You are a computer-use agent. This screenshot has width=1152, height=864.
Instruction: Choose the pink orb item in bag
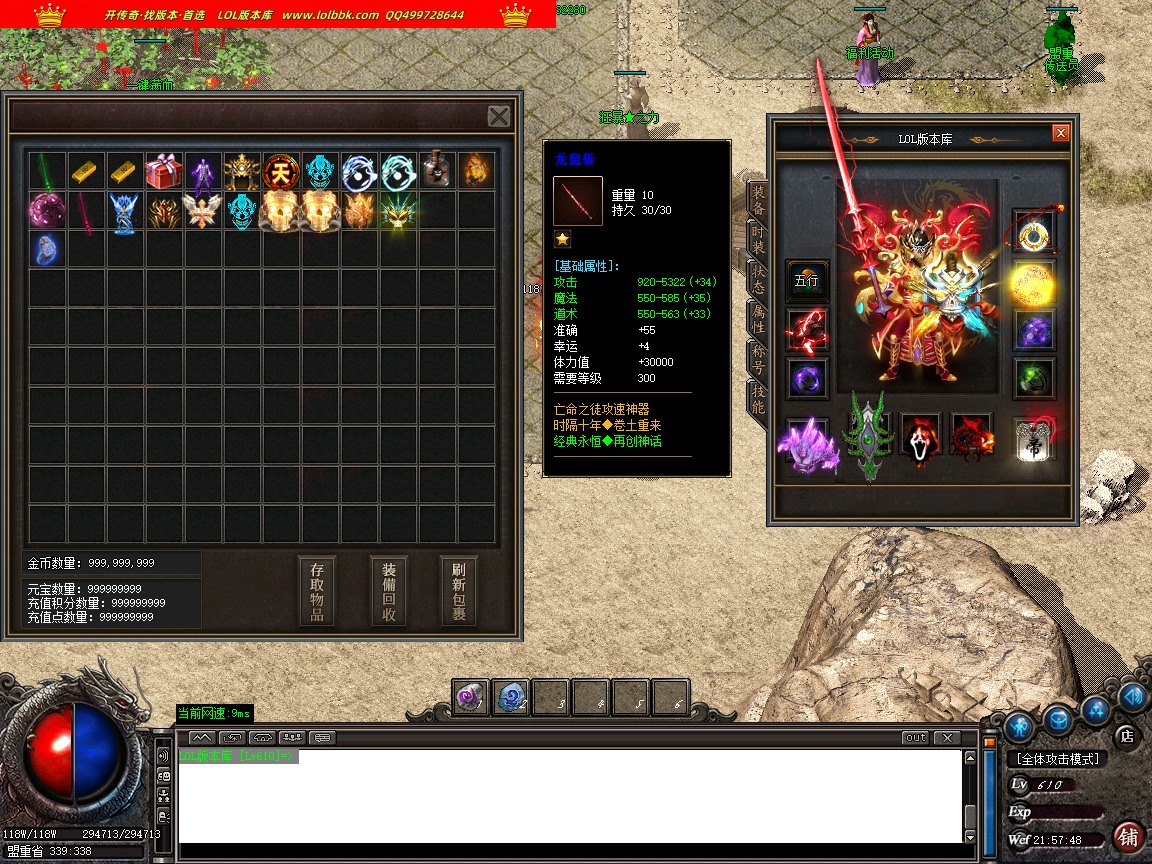pyautogui.click(x=46, y=210)
